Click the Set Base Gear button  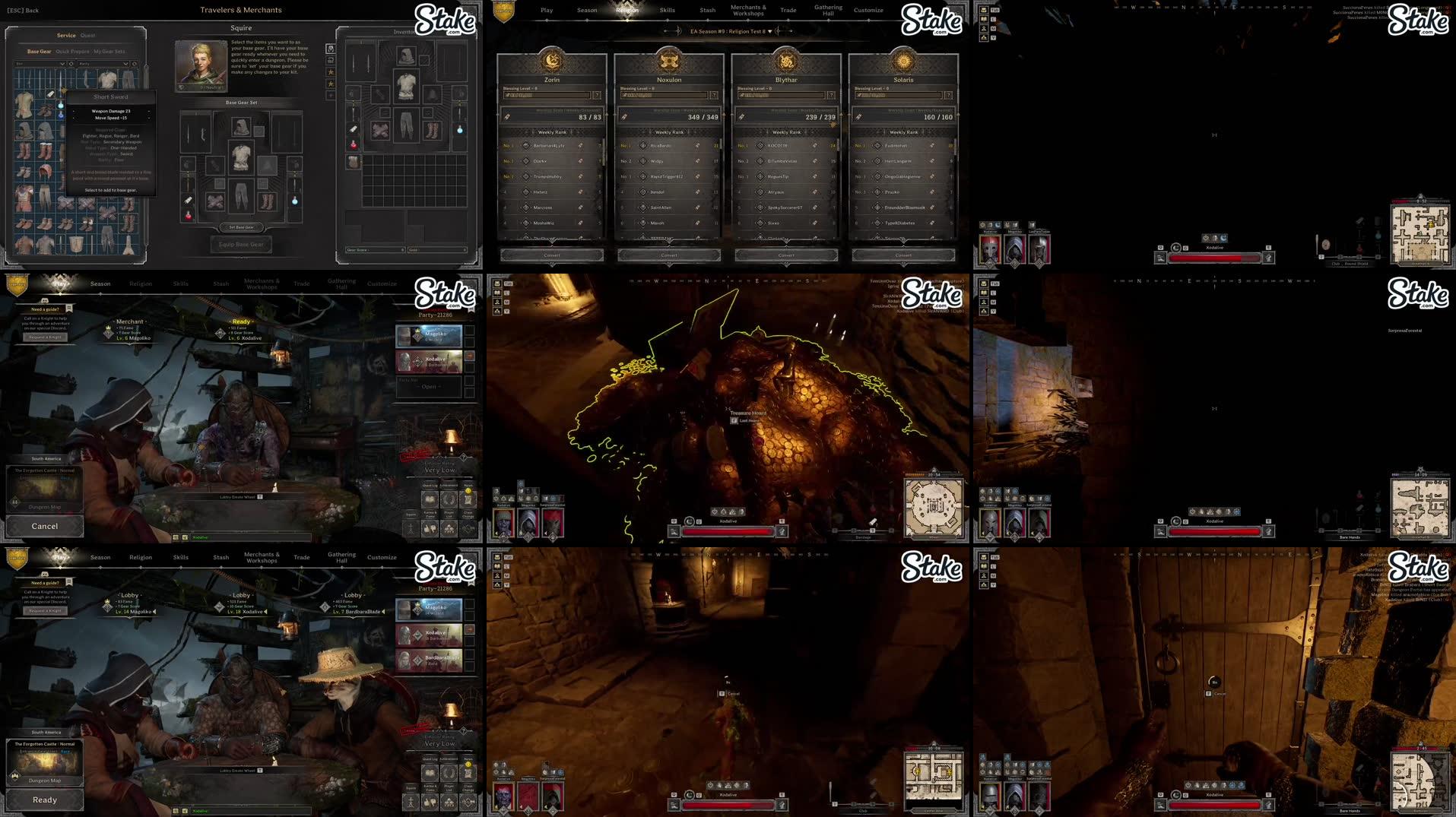tap(241, 227)
